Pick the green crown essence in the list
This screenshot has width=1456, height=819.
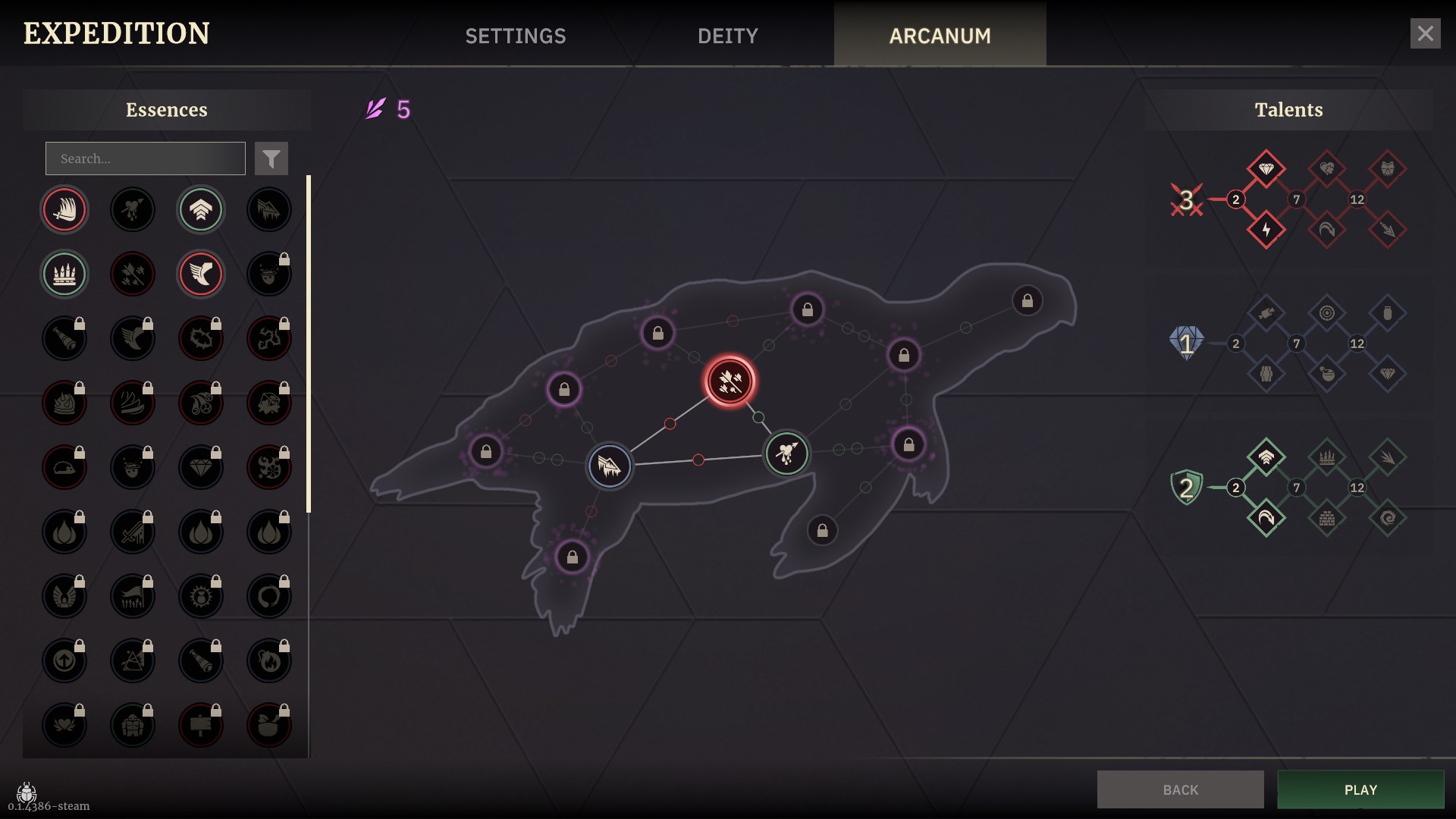(64, 274)
